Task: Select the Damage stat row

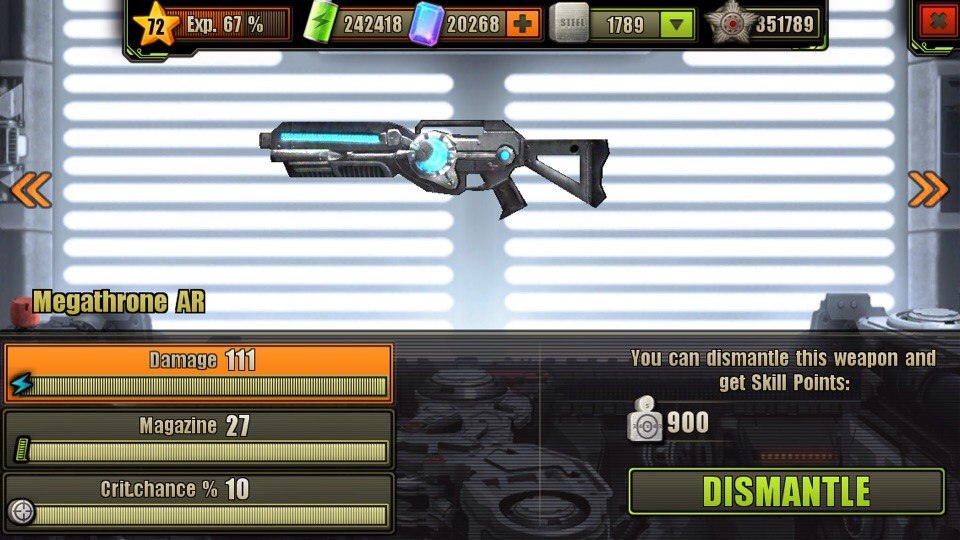Action: pos(198,372)
